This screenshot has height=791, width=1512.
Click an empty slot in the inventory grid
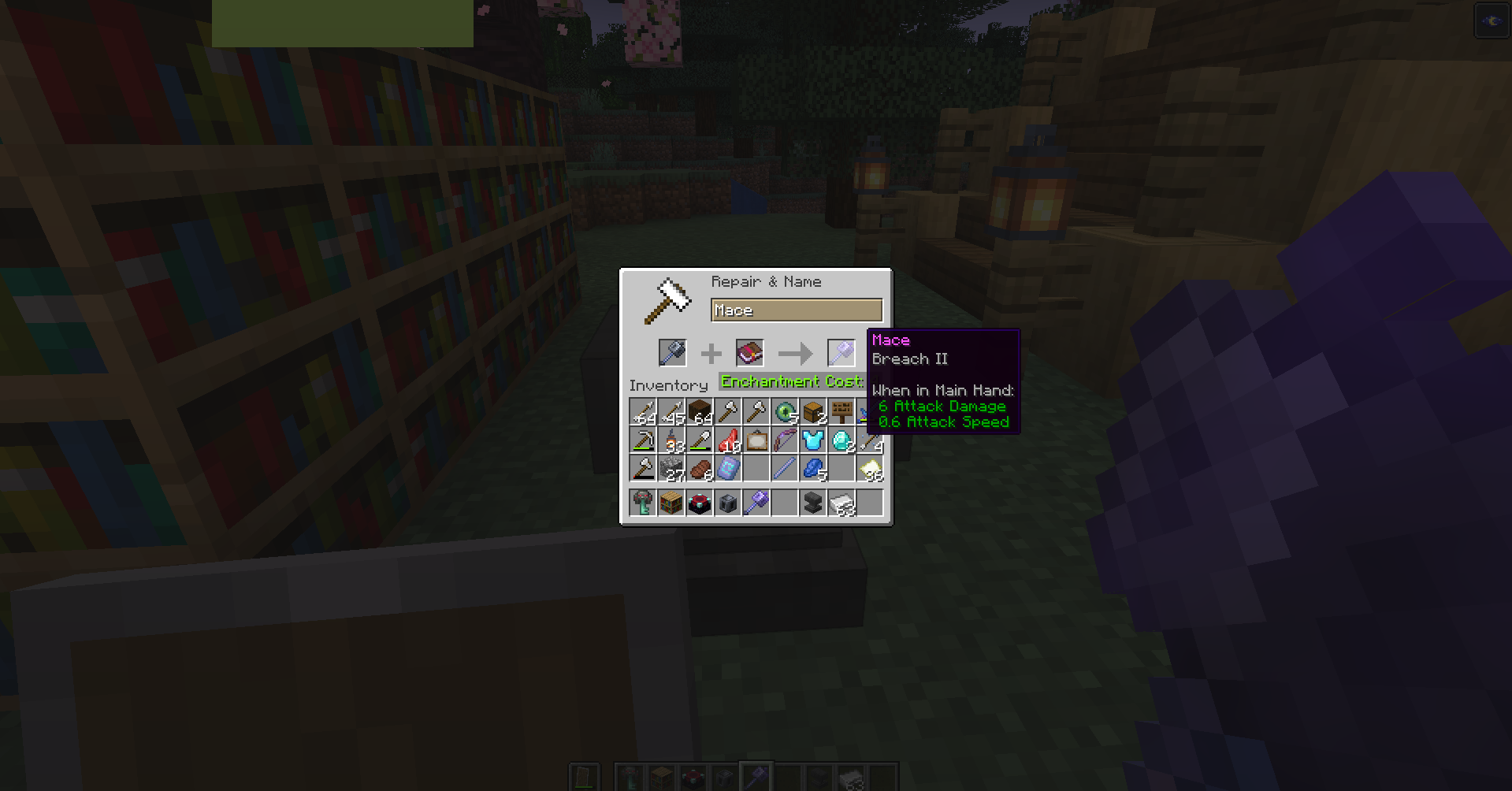point(757,469)
